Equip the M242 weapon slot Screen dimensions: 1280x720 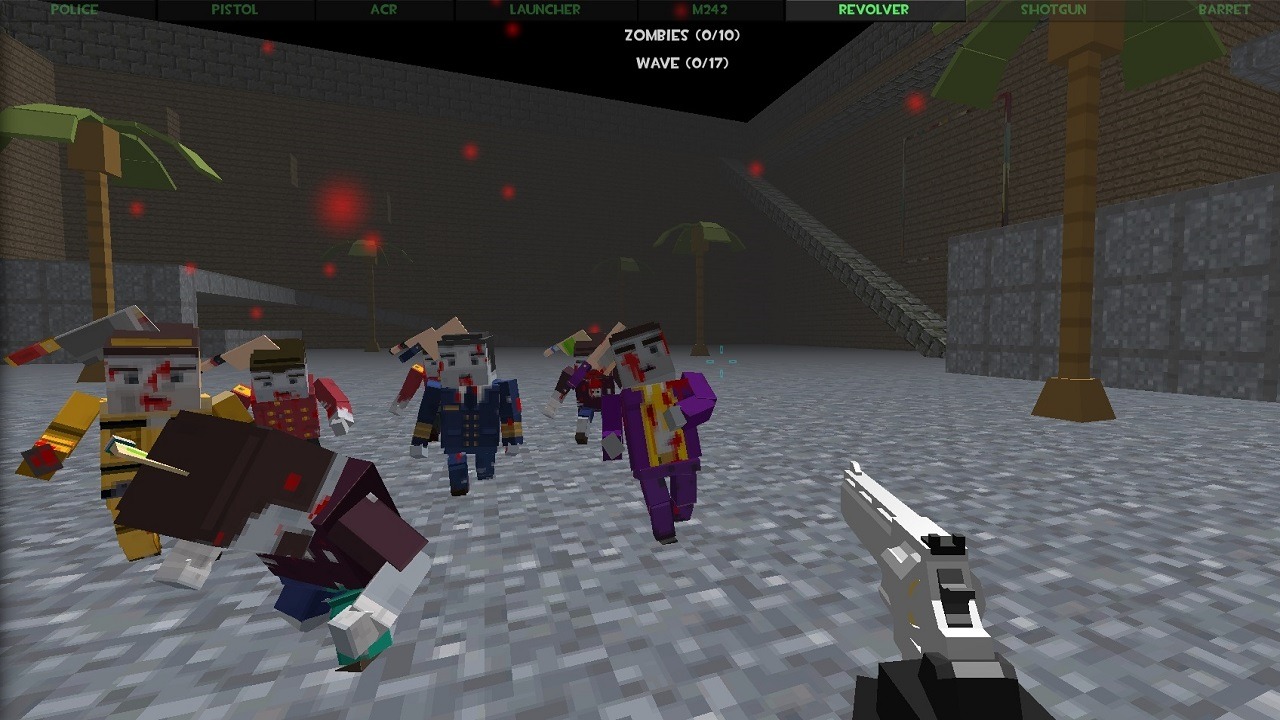(711, 9)
